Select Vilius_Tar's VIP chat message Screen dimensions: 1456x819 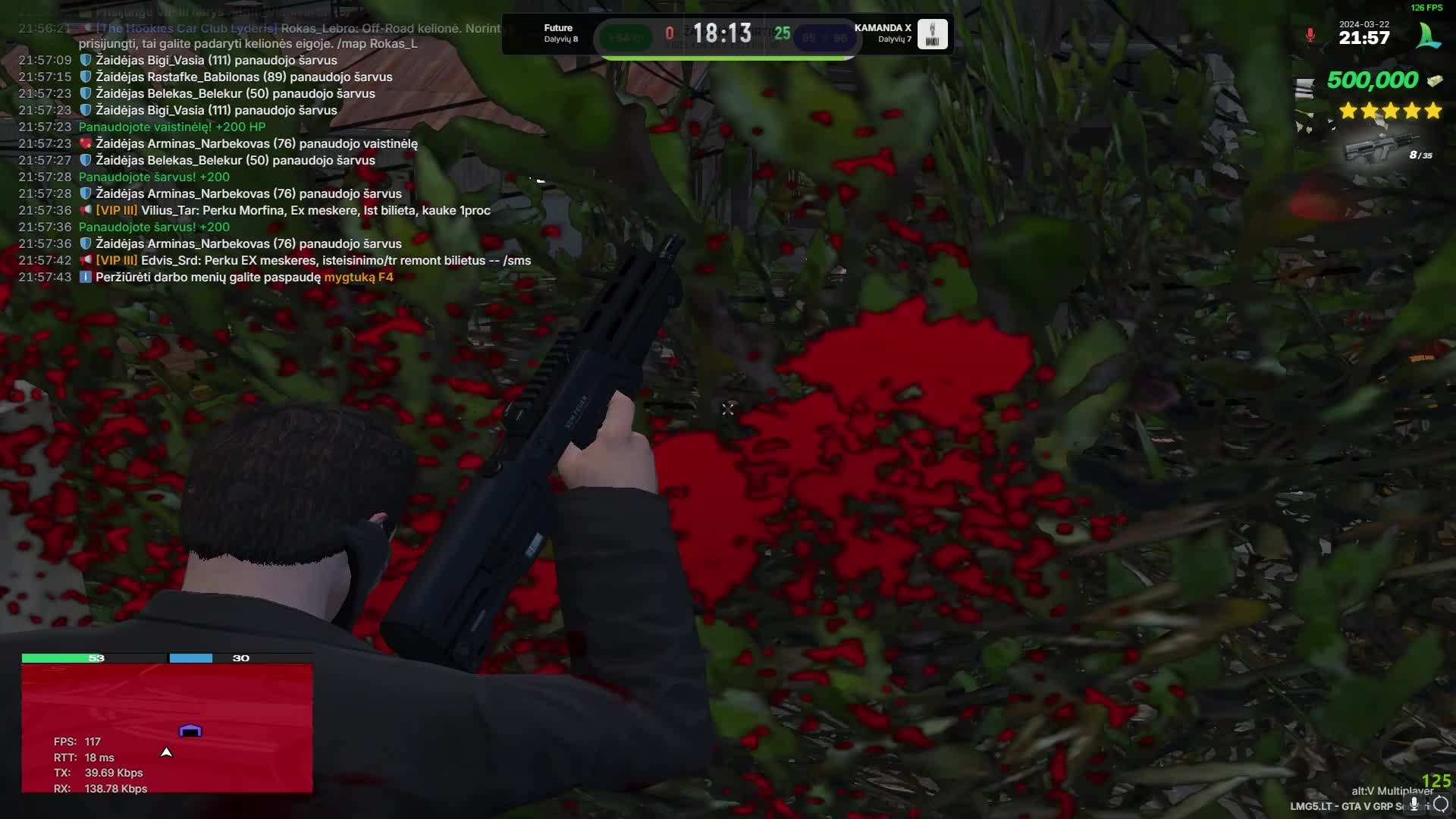click(x=293, y=210)
